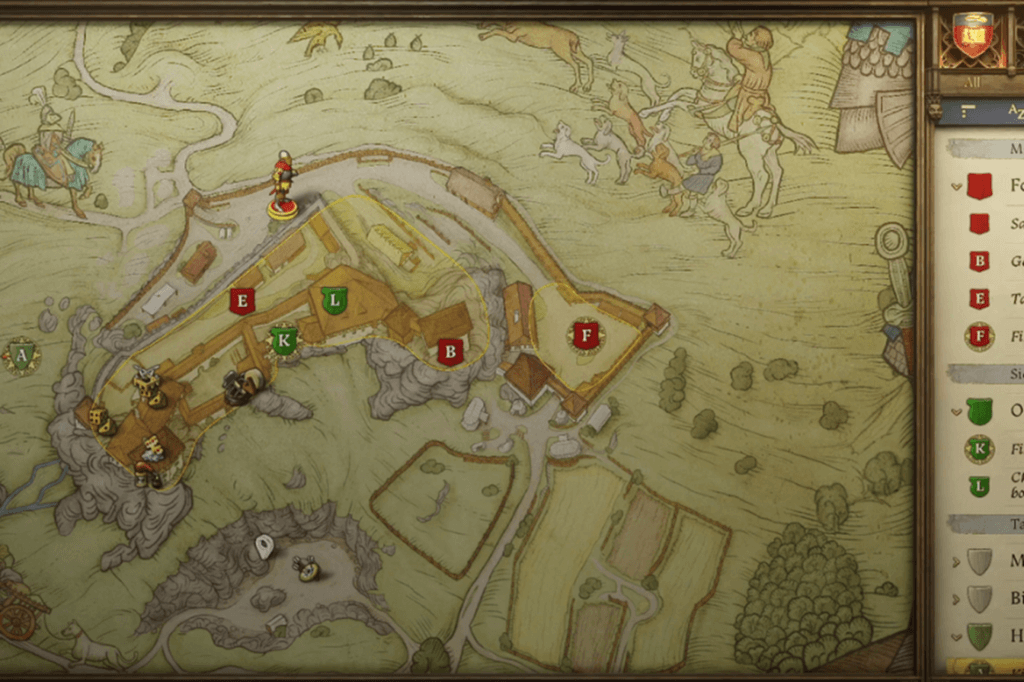Select the green K marker on the map
The width and height of the screenshot is (1024, 682).
[285, 340]
